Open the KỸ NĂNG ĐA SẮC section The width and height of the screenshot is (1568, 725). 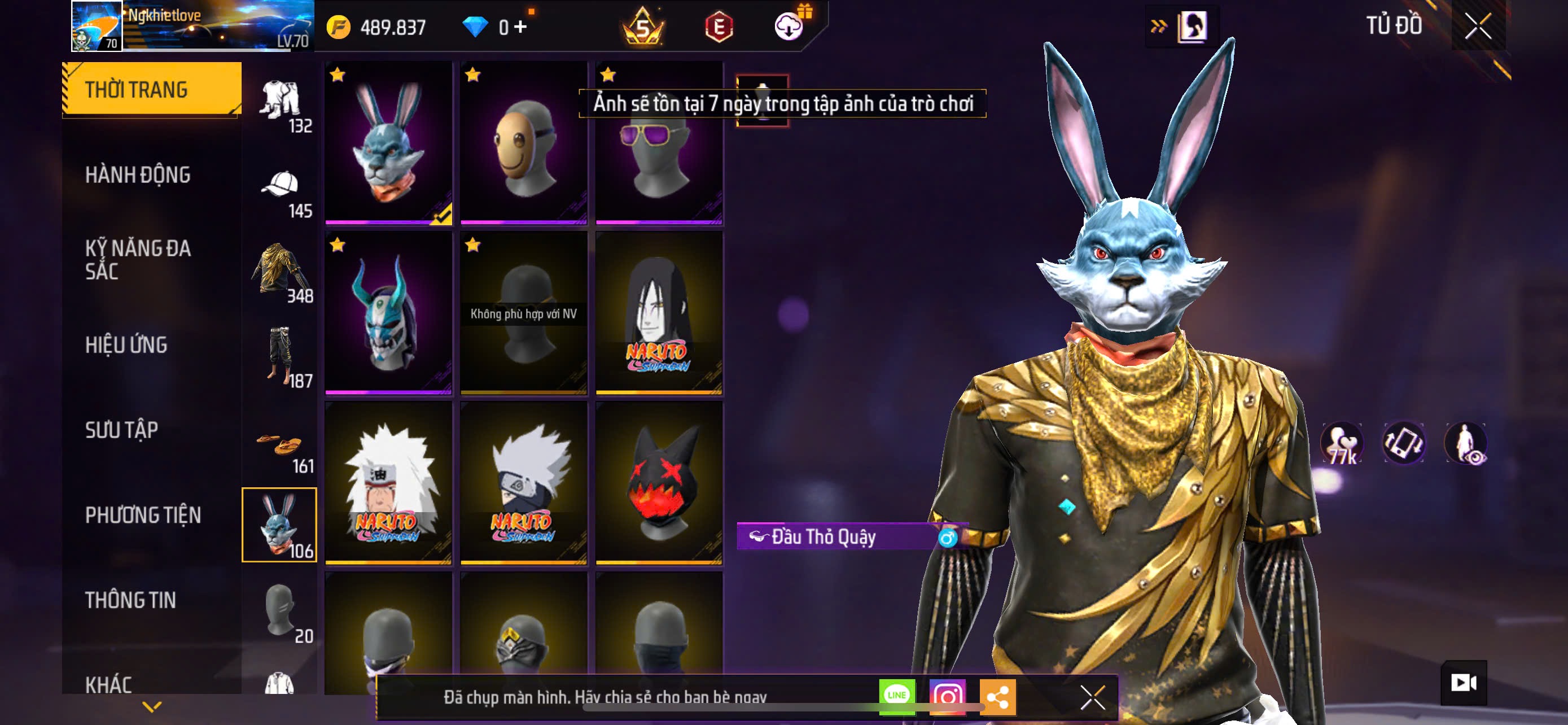[x=138, y=260]
